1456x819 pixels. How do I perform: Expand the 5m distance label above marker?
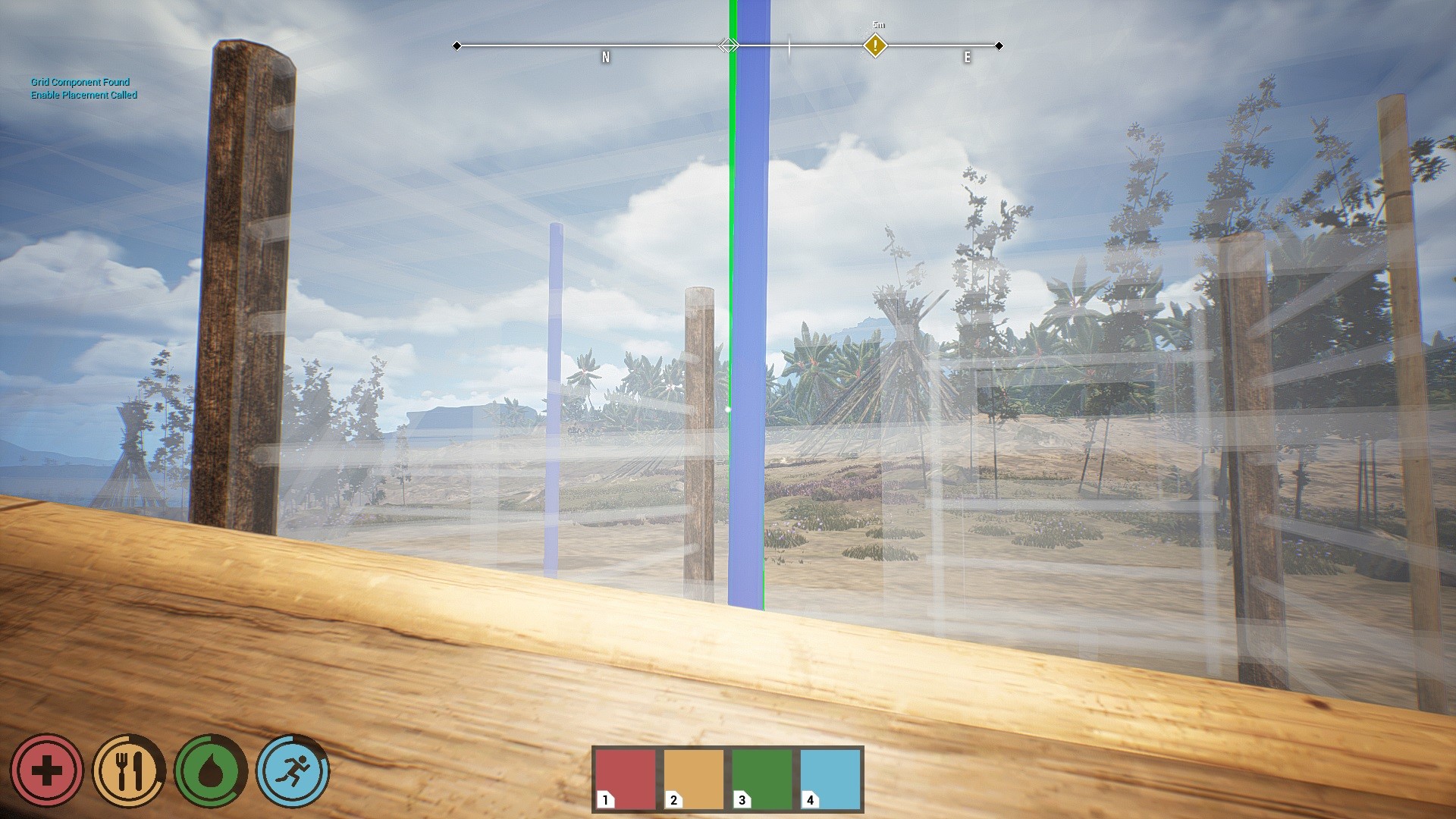[877, 24]
